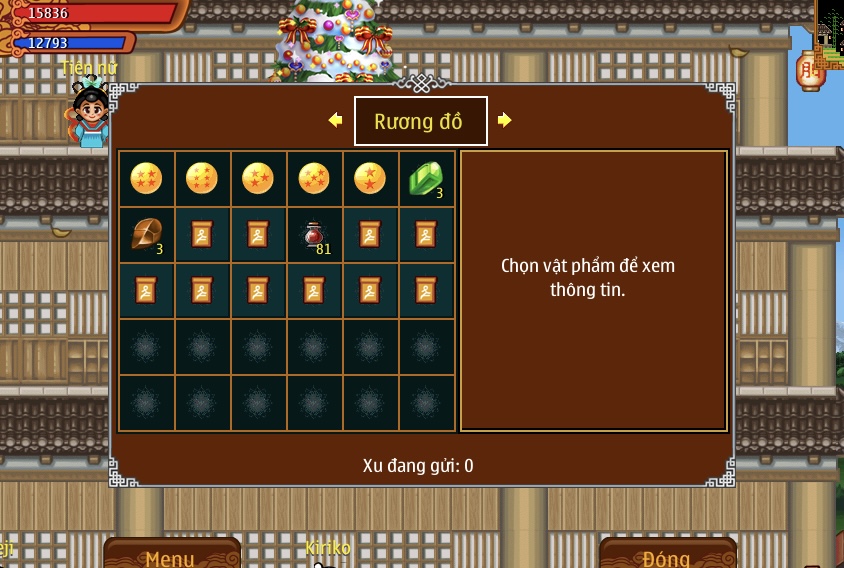Image resolution: width=844 pixels, height=568 pixels.
Task: Select the six-star dragon ball
Action: pos(202,179)
